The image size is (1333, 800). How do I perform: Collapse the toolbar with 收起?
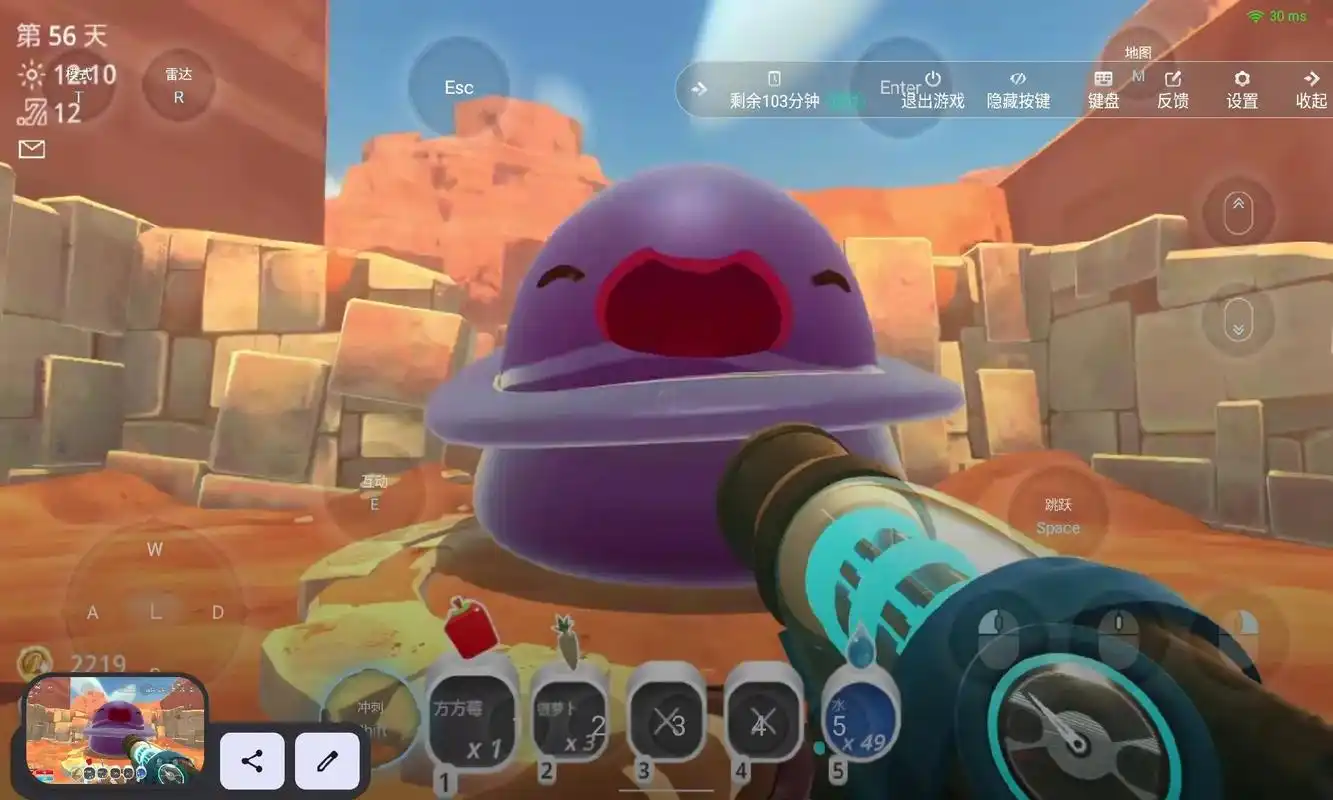[x=1311, y=90]
